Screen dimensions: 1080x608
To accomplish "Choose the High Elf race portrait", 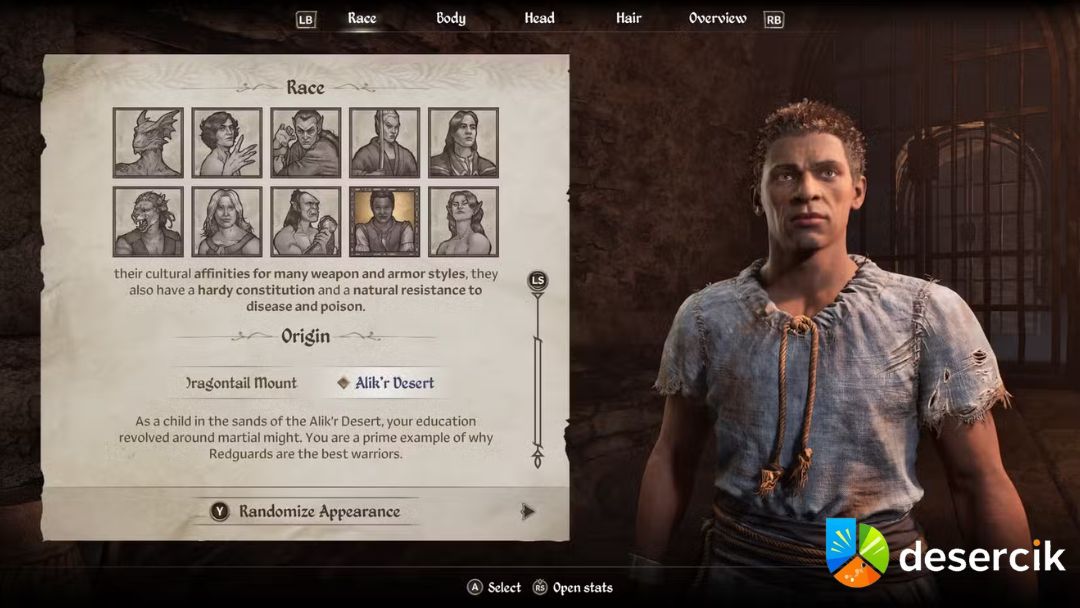I will coord(385,143).
